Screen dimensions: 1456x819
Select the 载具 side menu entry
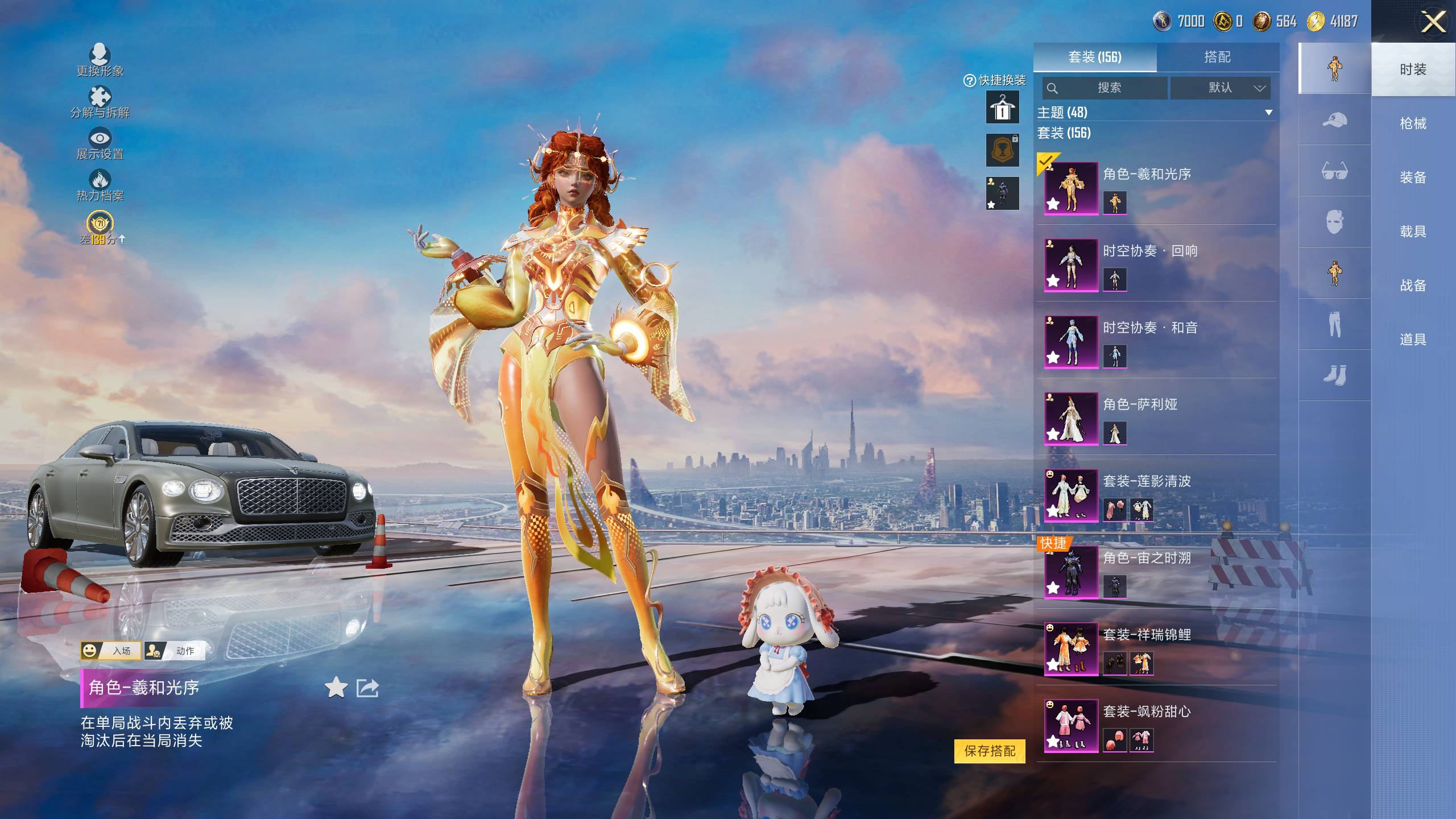1413,231
